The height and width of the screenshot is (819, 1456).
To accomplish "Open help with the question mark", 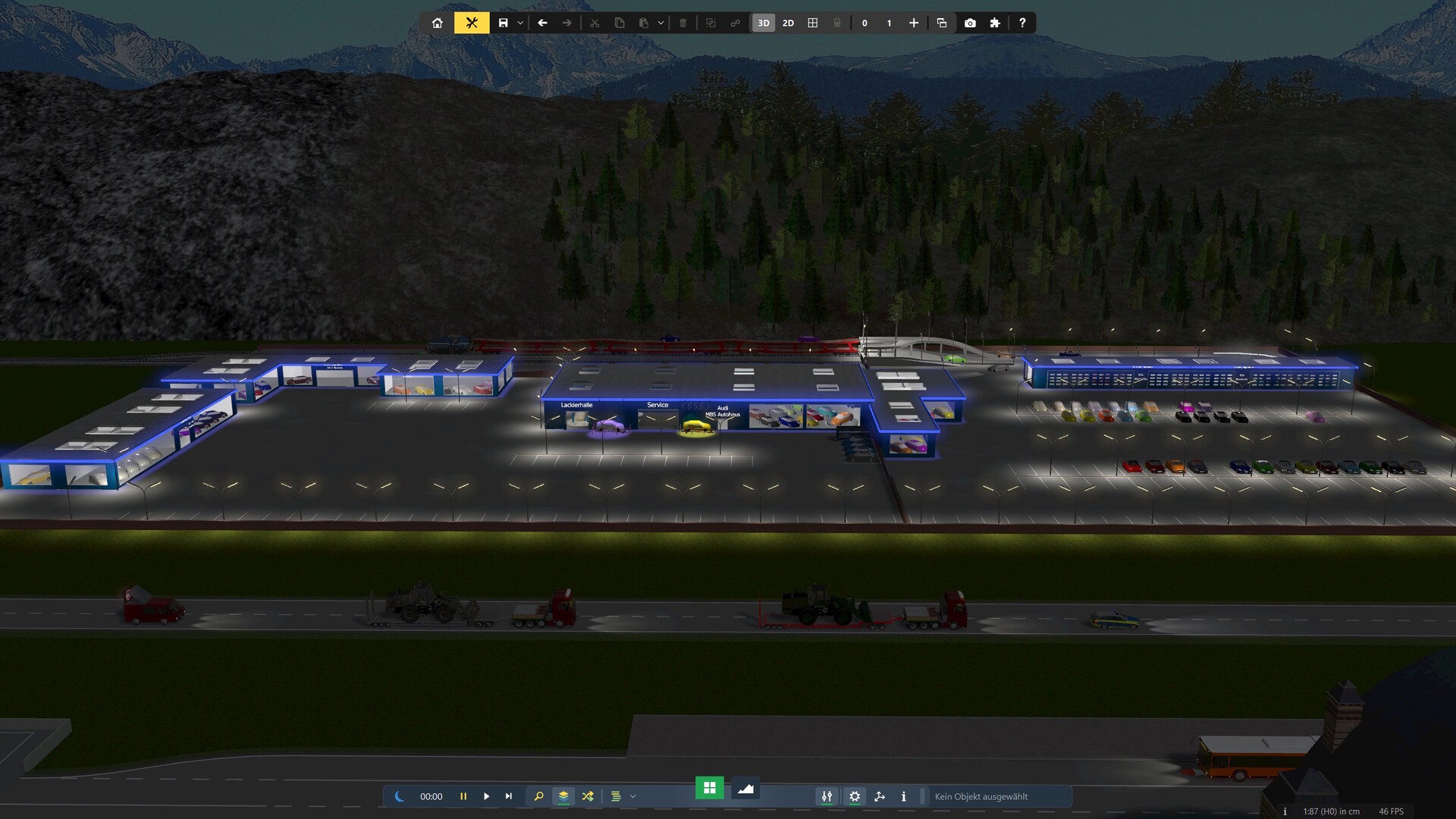I will tap(1022, 23).
